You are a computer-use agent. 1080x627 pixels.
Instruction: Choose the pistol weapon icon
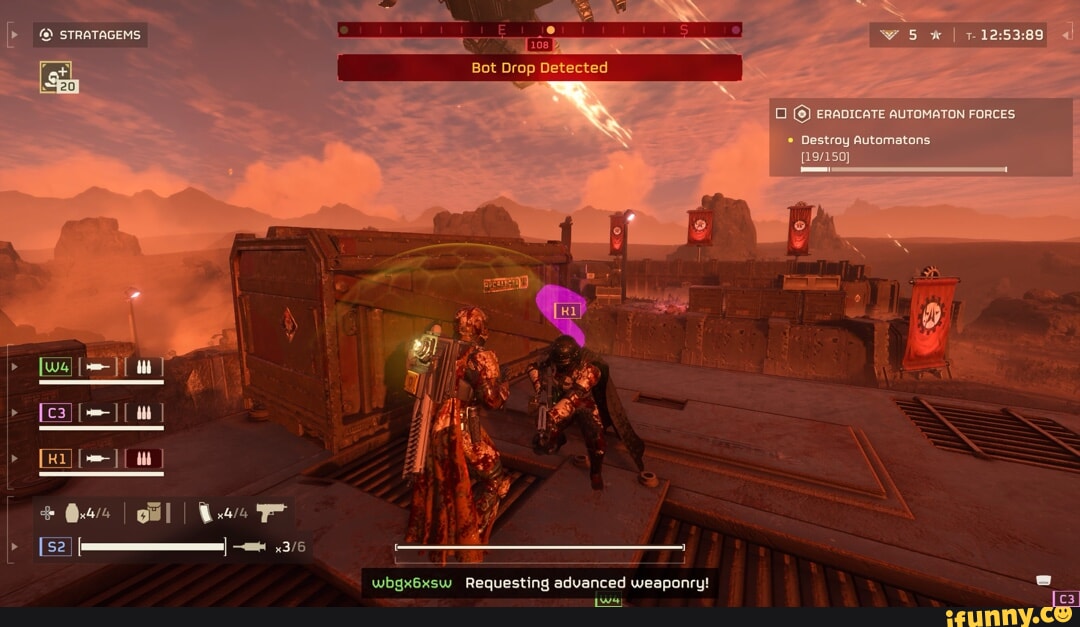[270, 512]
